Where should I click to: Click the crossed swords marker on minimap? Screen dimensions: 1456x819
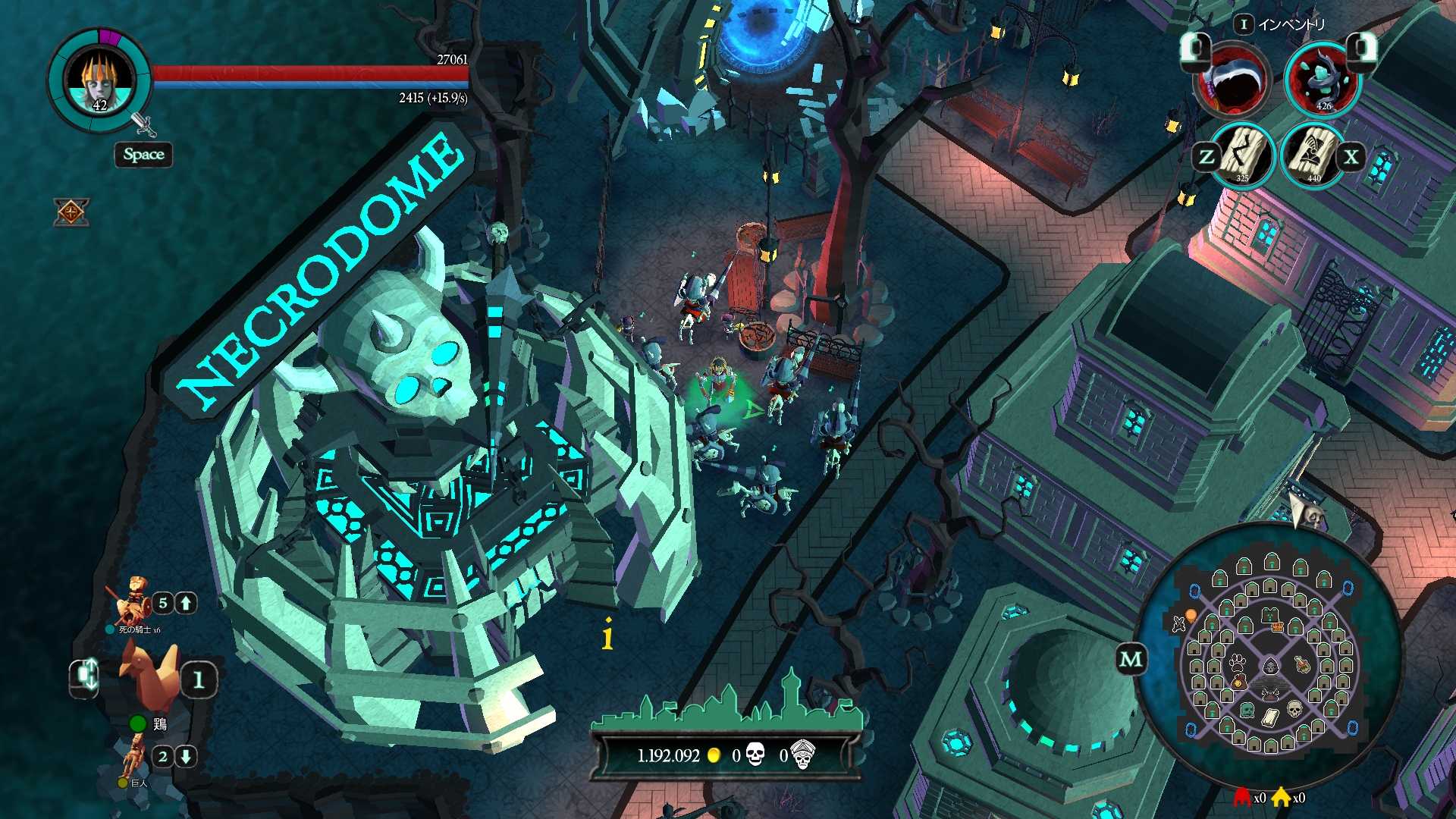point(1178,624)
